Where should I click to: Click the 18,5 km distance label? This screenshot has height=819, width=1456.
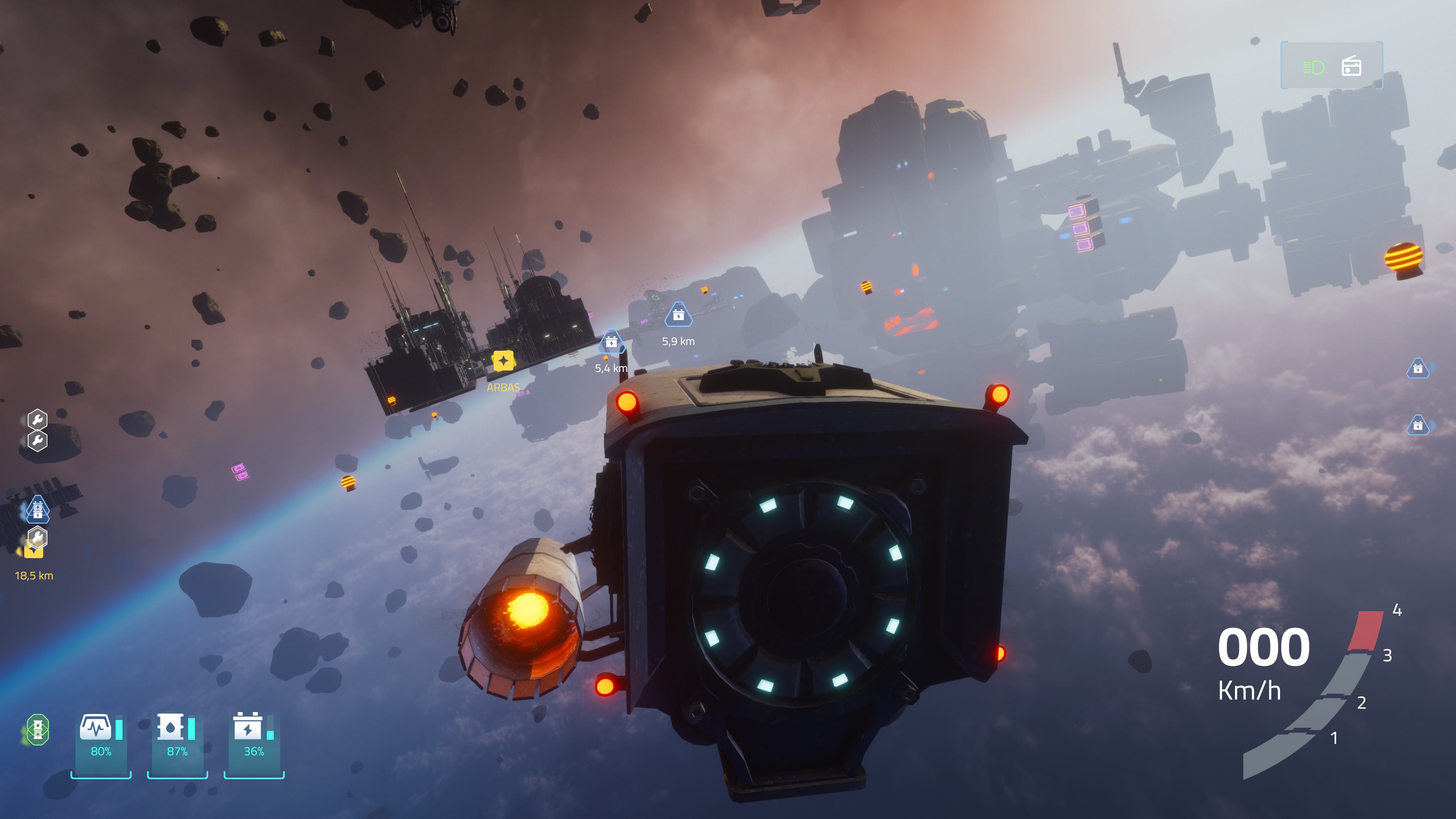(34, 576)
